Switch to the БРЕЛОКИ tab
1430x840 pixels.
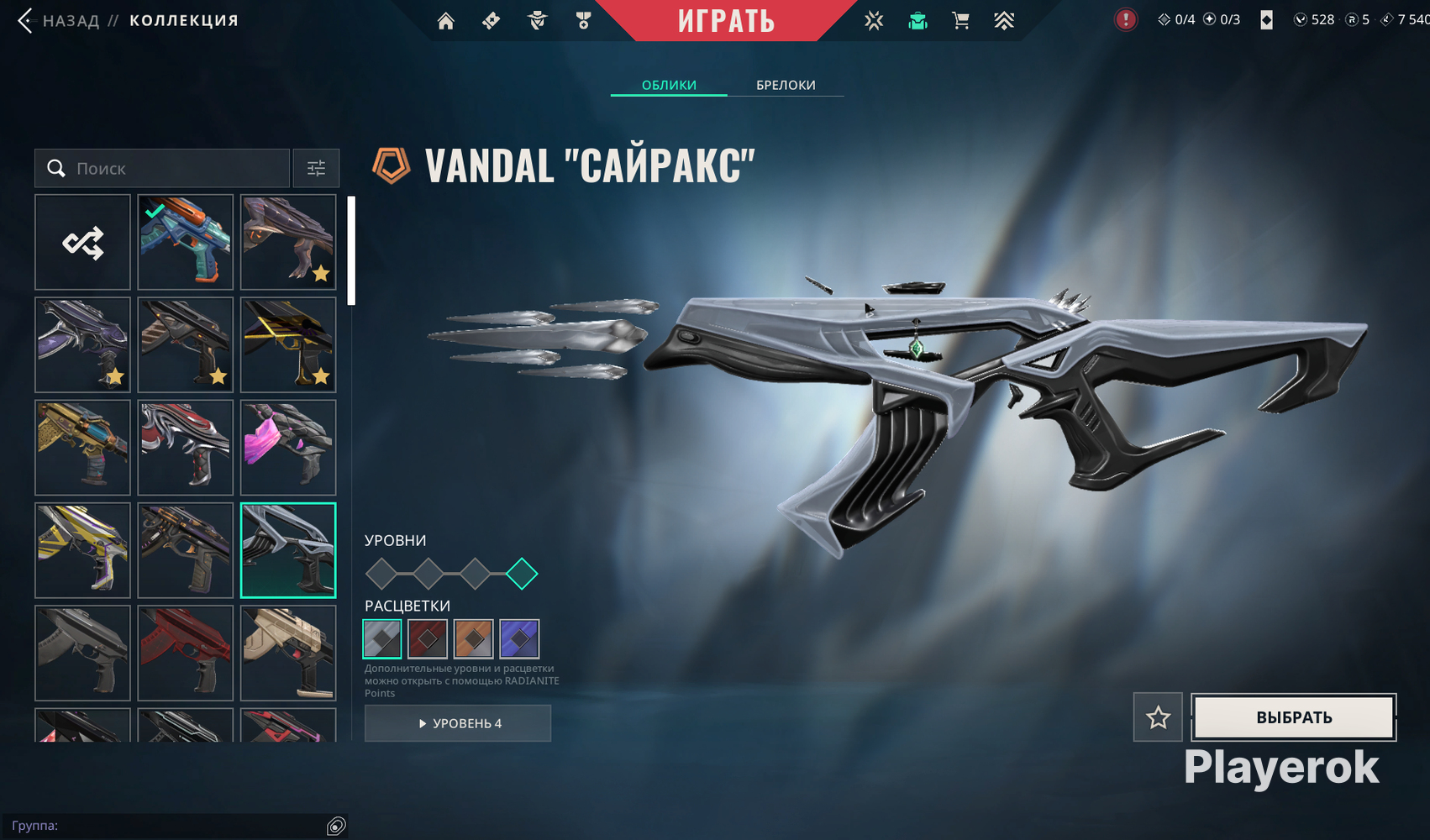786,85
